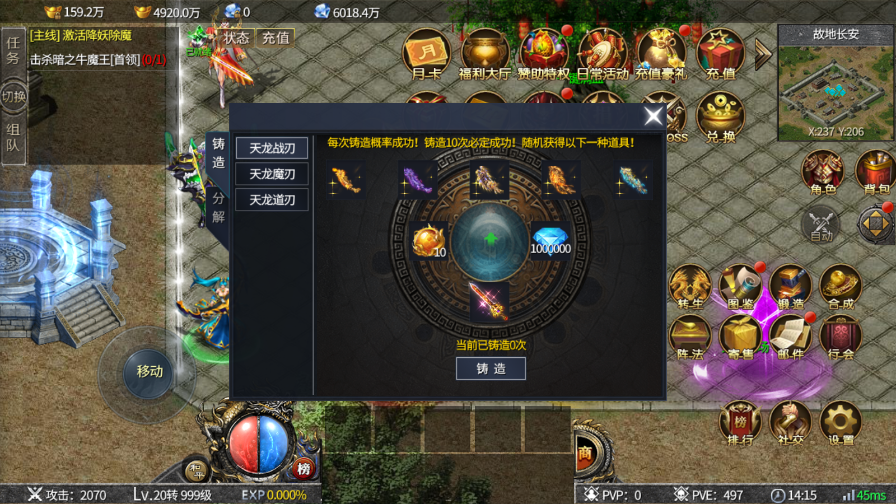The height and width of the screenshot is (504, 896).
Task: Open the 设置 settings gear
Action: 841,424
